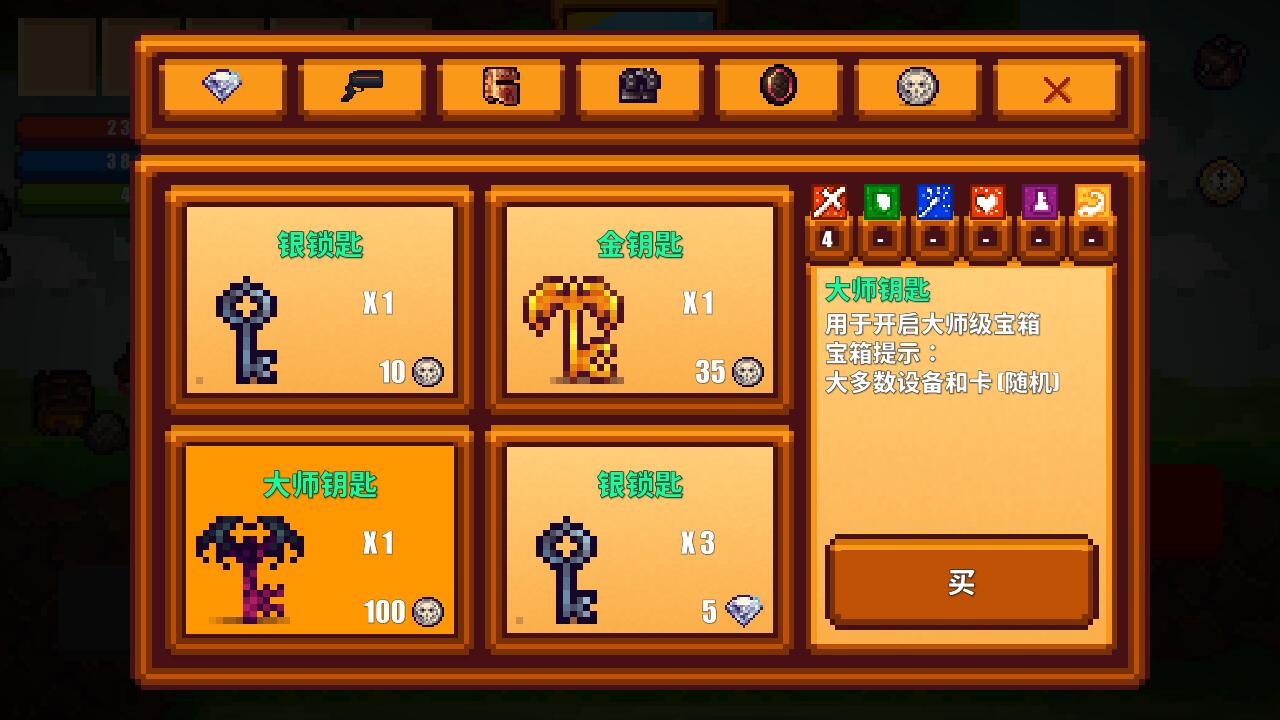The height and width of the screenshot is (720, 1280).
Task: Open the scroll book shop category
Action: (500, 88)
